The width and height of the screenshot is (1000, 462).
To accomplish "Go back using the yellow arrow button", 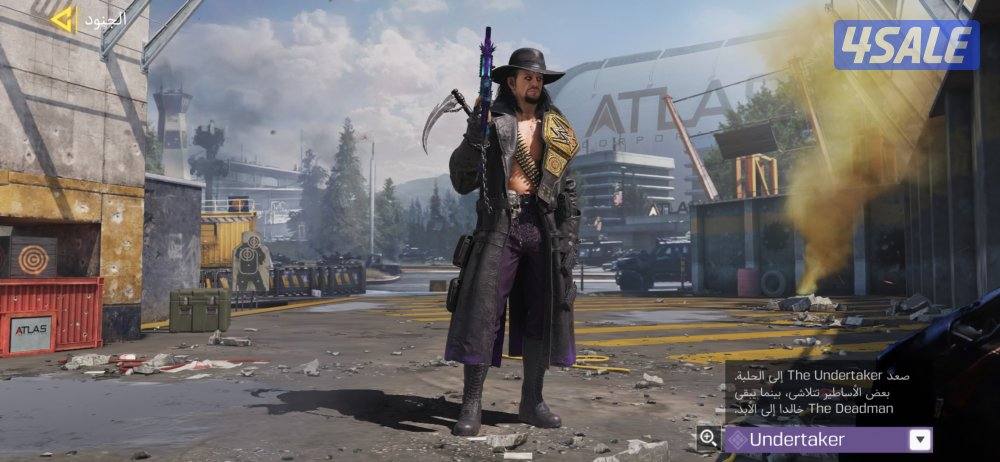I will (x=63, y=18).
